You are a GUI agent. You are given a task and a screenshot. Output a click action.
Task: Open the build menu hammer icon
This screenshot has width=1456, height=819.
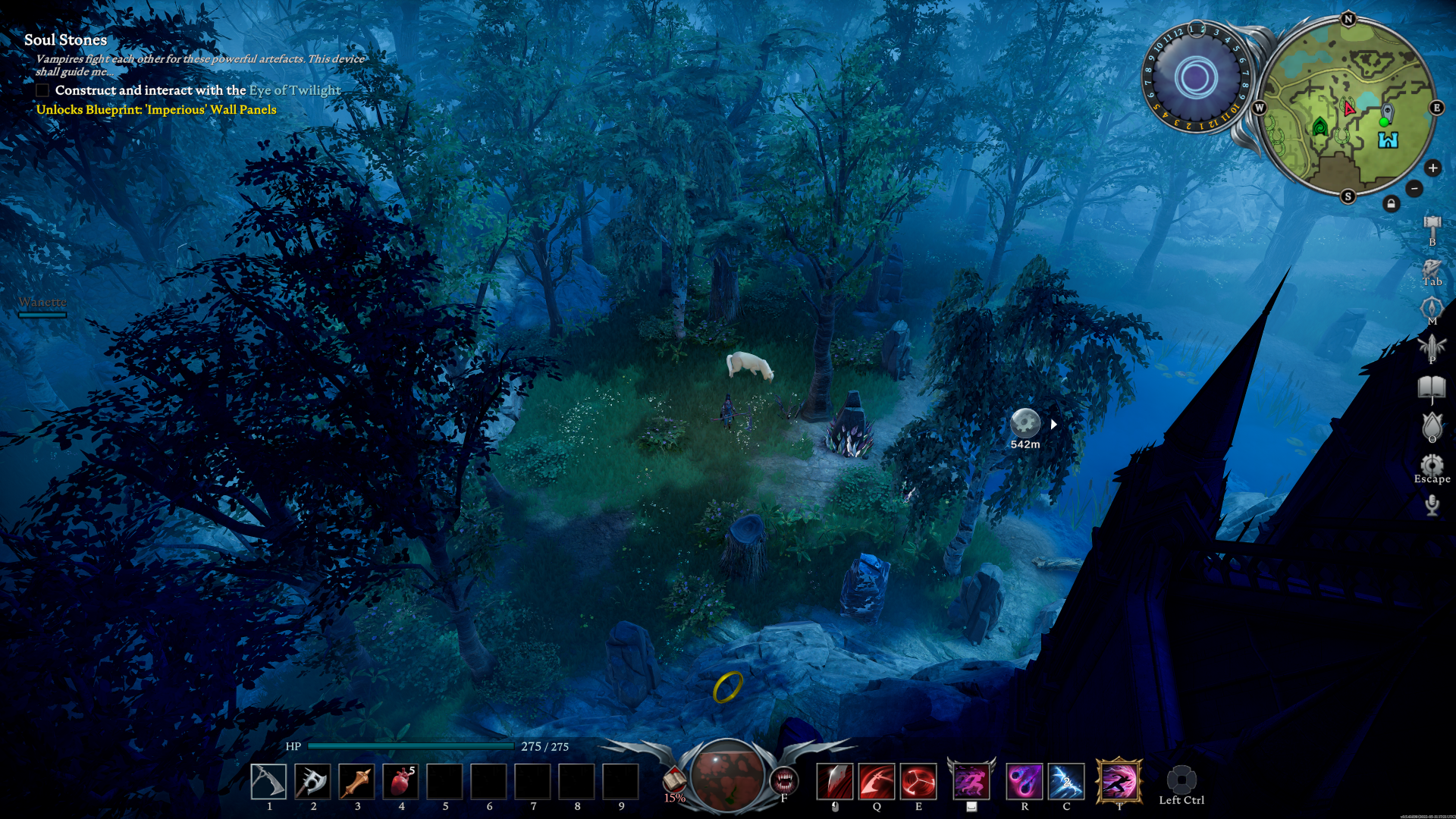pyautogui.click(x=1432, y=225)
